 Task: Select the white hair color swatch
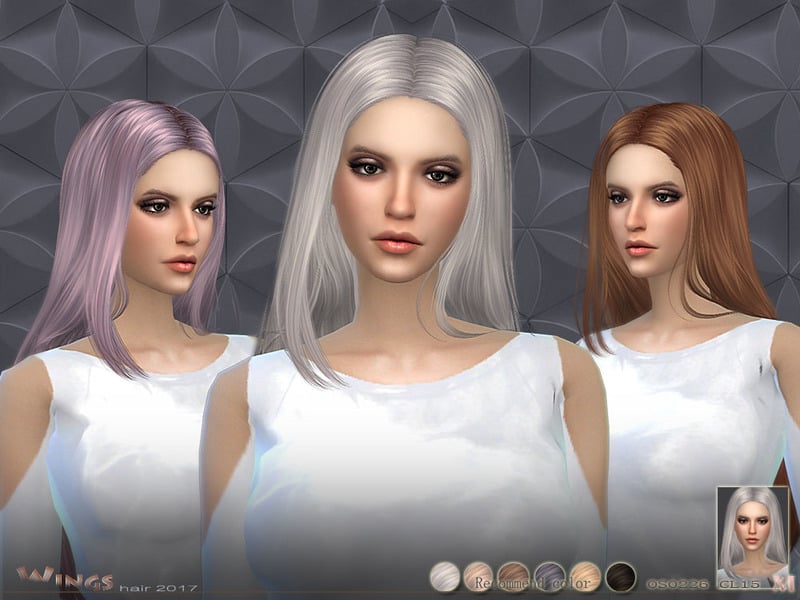[x=445, y=575]
